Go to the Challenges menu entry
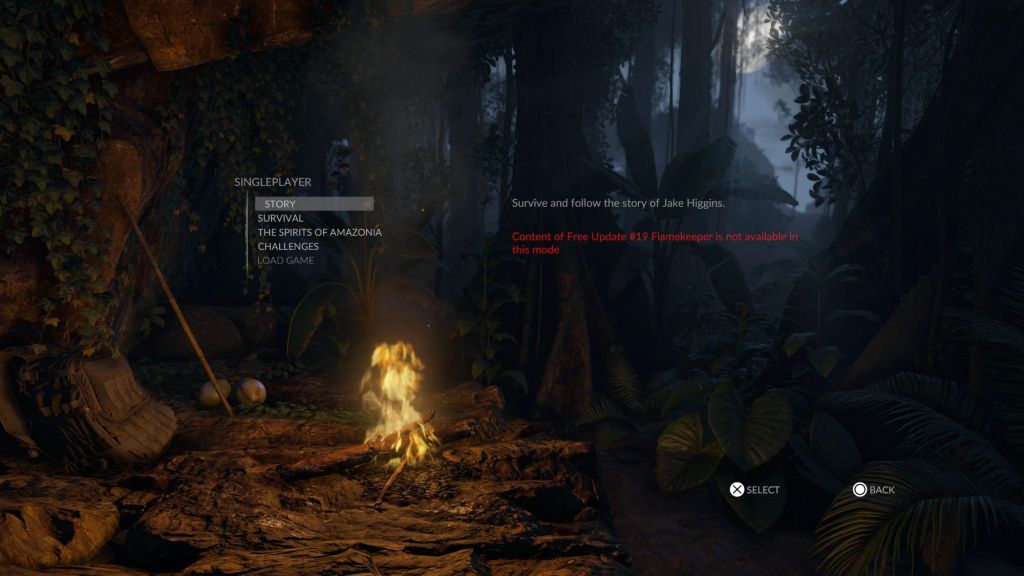The width and height of the screenshot is (1024, 576). click(x=288, y=246)
